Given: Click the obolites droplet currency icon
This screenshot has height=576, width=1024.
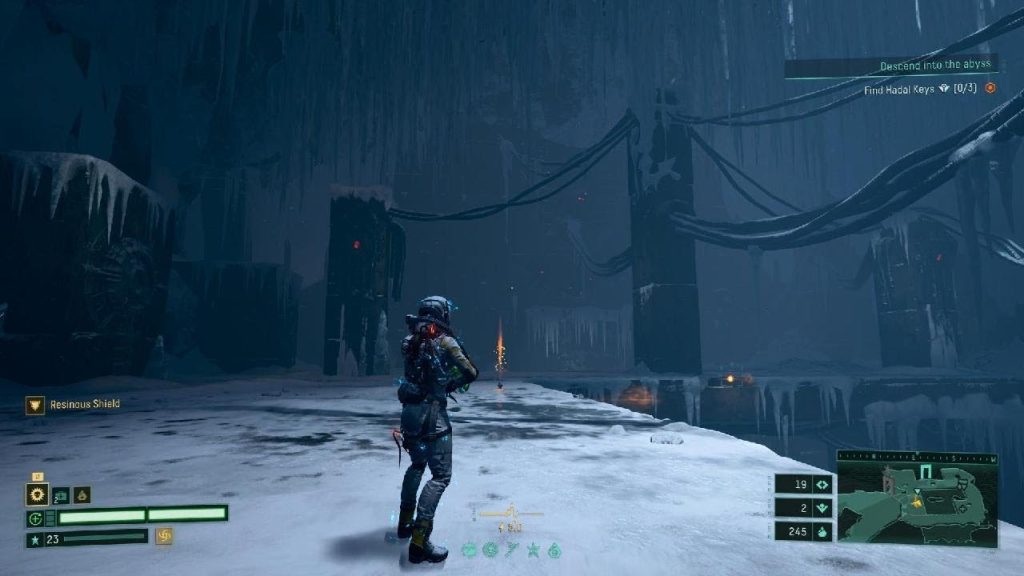Looking at the screenshot, I should (x=823, y=531).
